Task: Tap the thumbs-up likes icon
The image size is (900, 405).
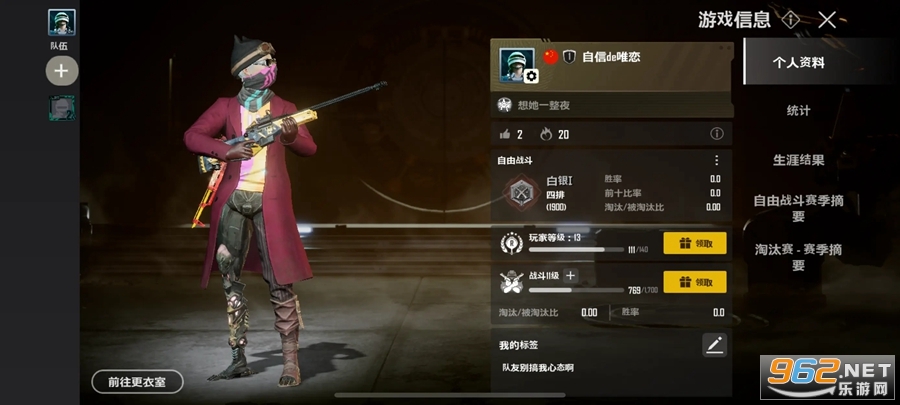Action: click(x=504, y=134)
